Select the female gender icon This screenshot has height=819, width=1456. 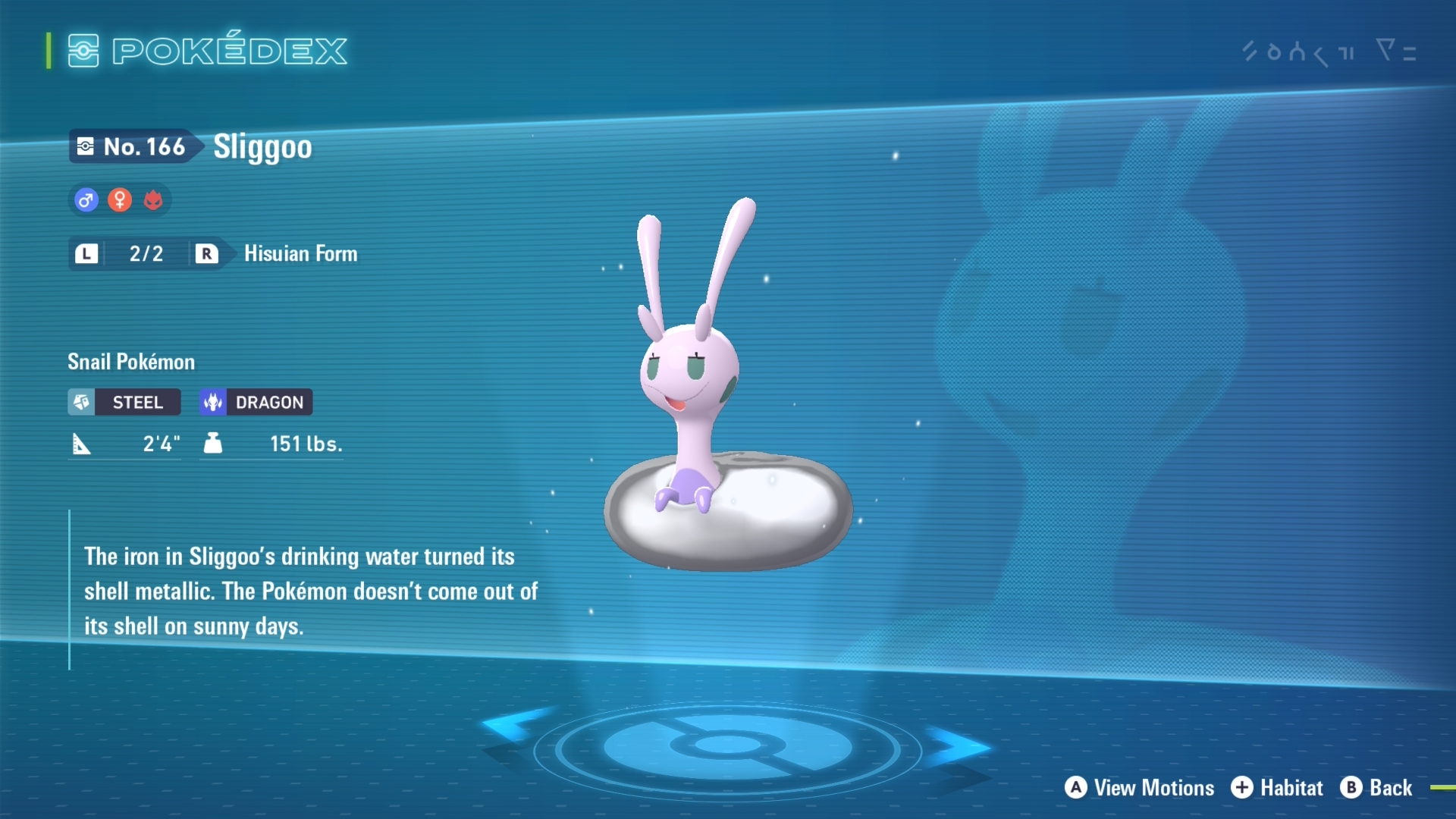(x=120, y=200)
